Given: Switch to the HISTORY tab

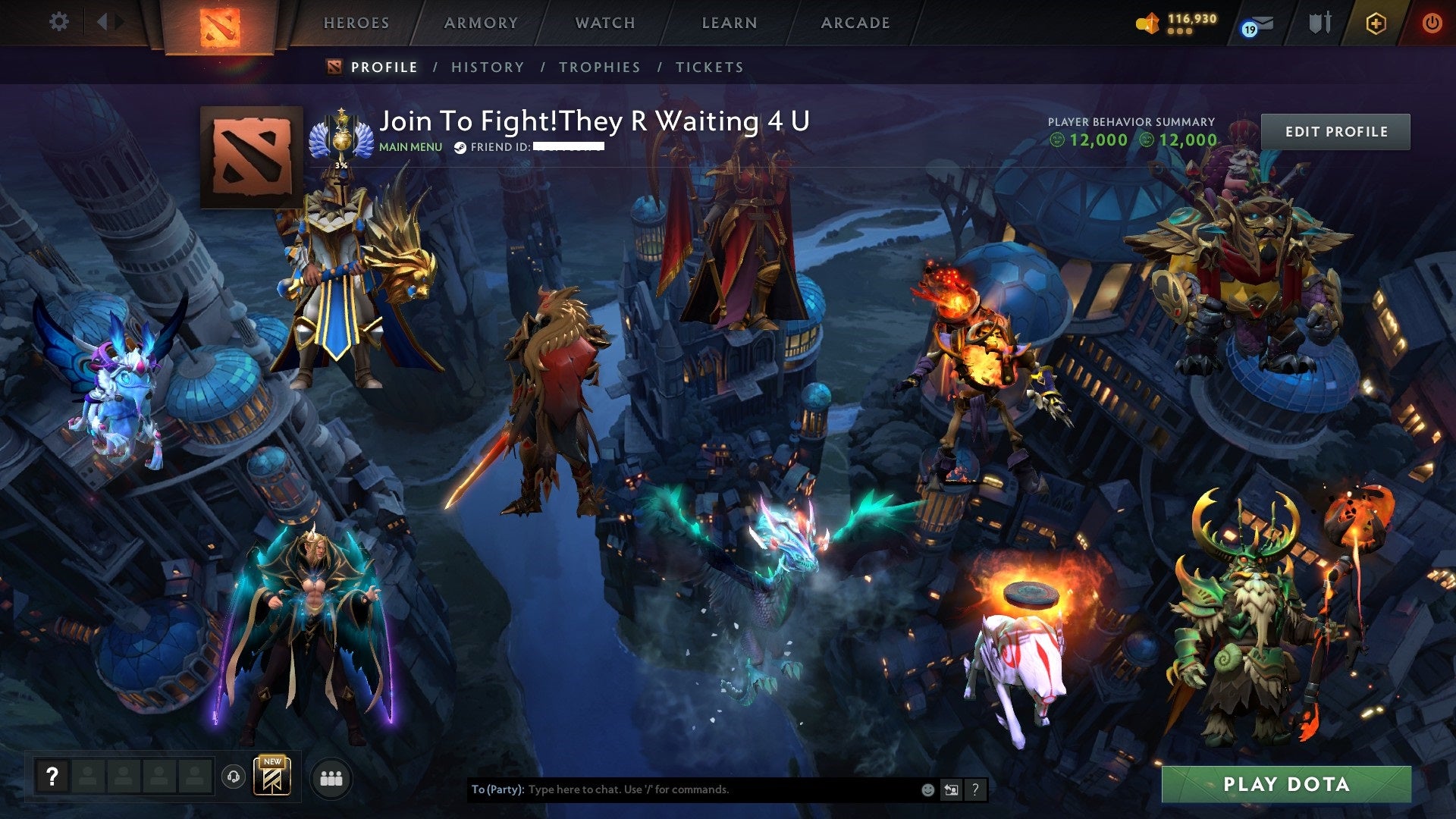Looking at the screenshot, I should (x=487, y=67).
